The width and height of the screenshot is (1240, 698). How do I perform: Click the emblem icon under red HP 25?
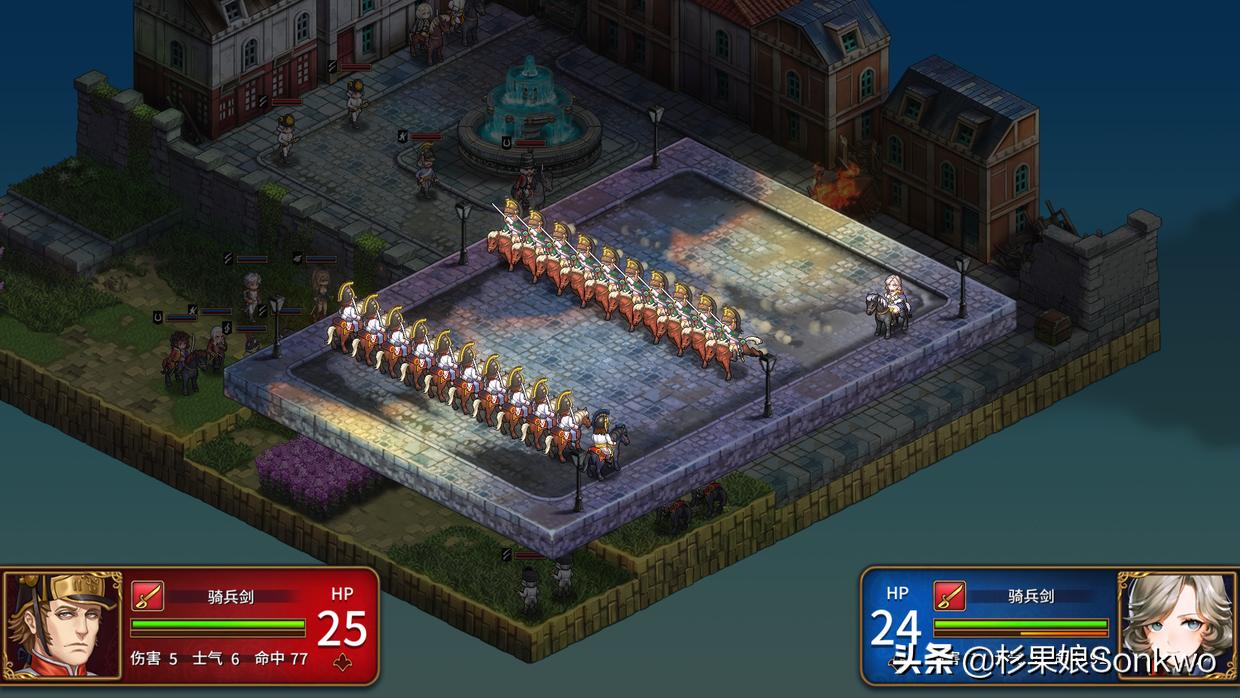coord(343,661)
